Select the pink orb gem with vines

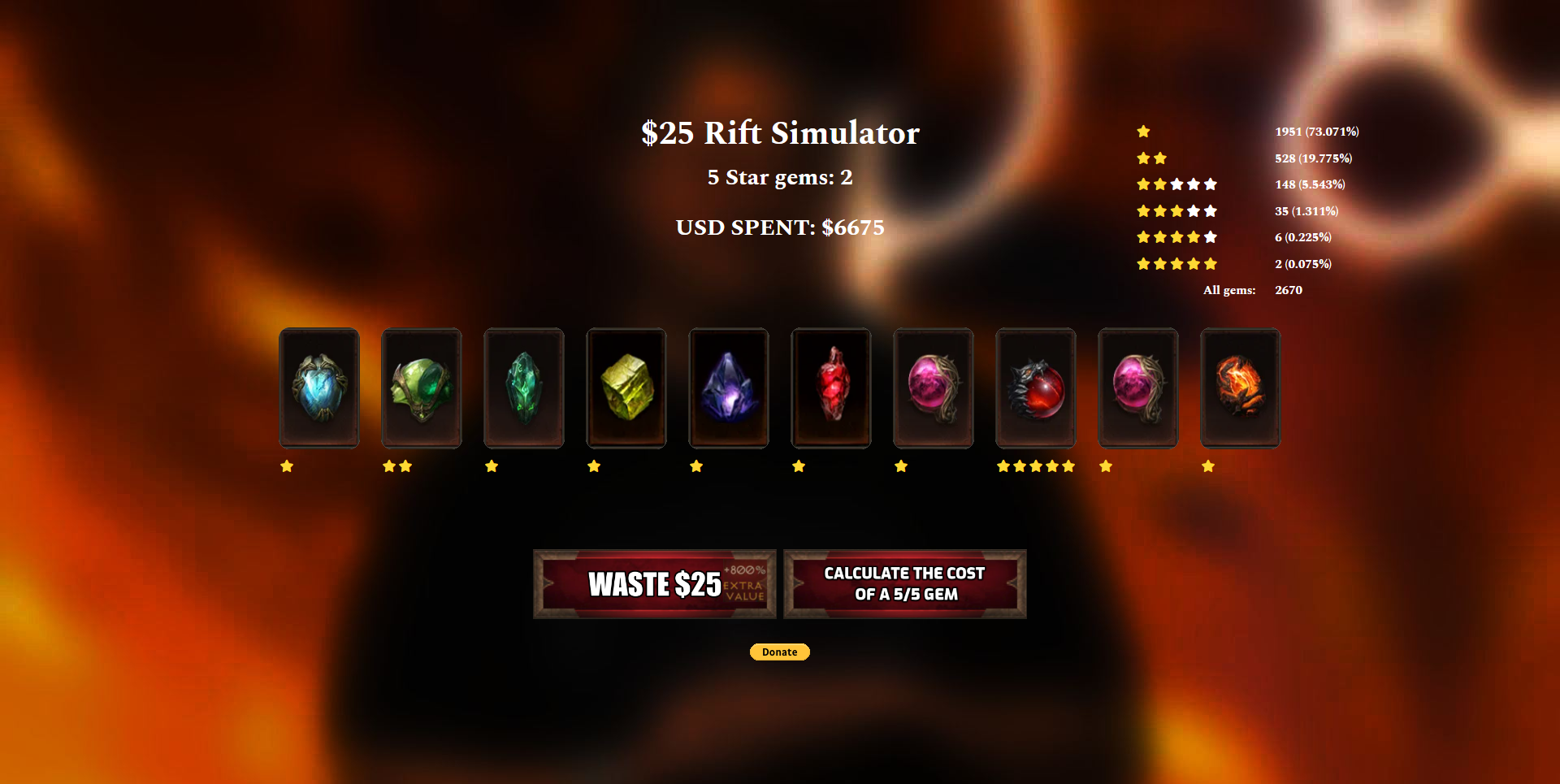click(933, 387)
